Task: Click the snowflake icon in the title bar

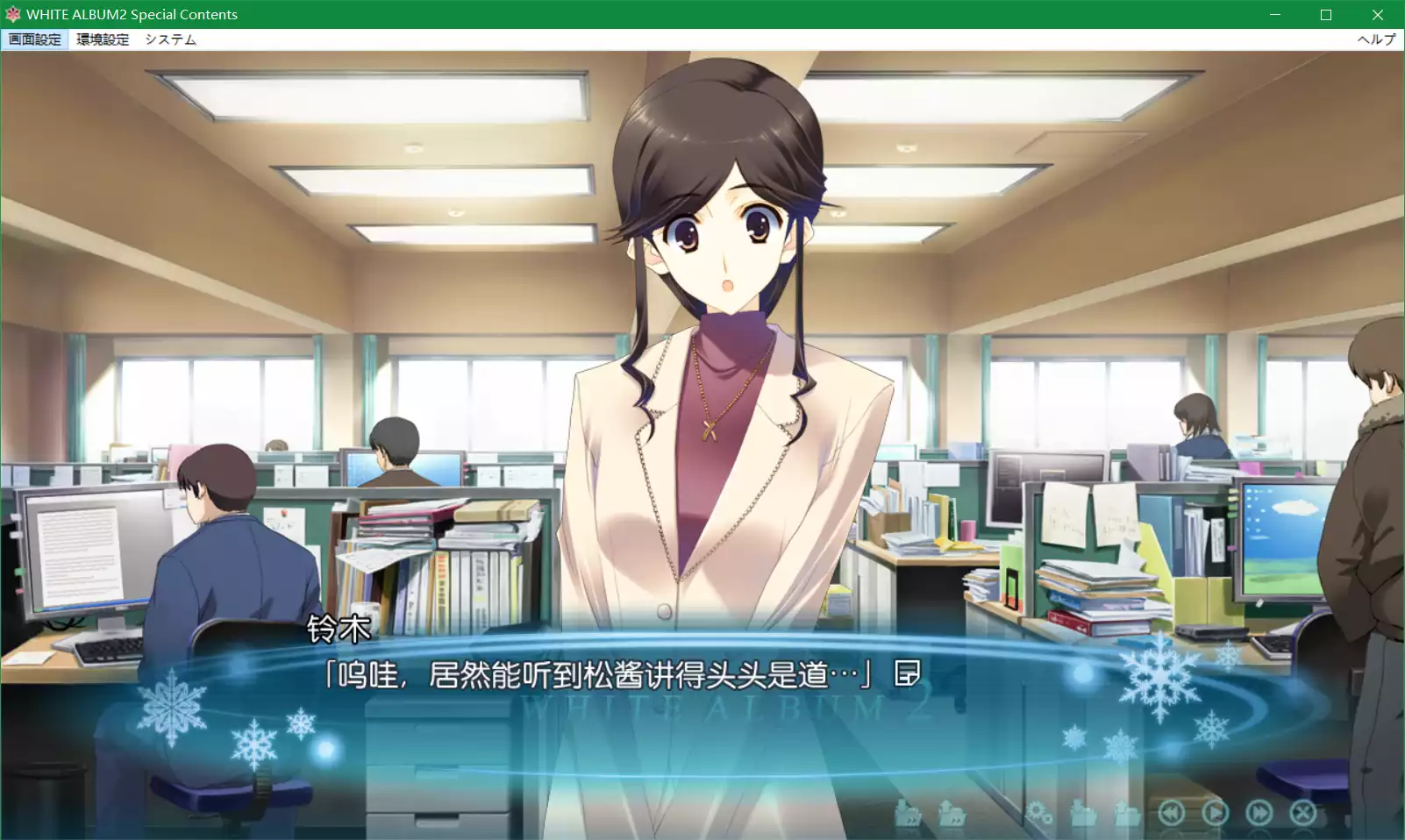Action: coord(11,14)
